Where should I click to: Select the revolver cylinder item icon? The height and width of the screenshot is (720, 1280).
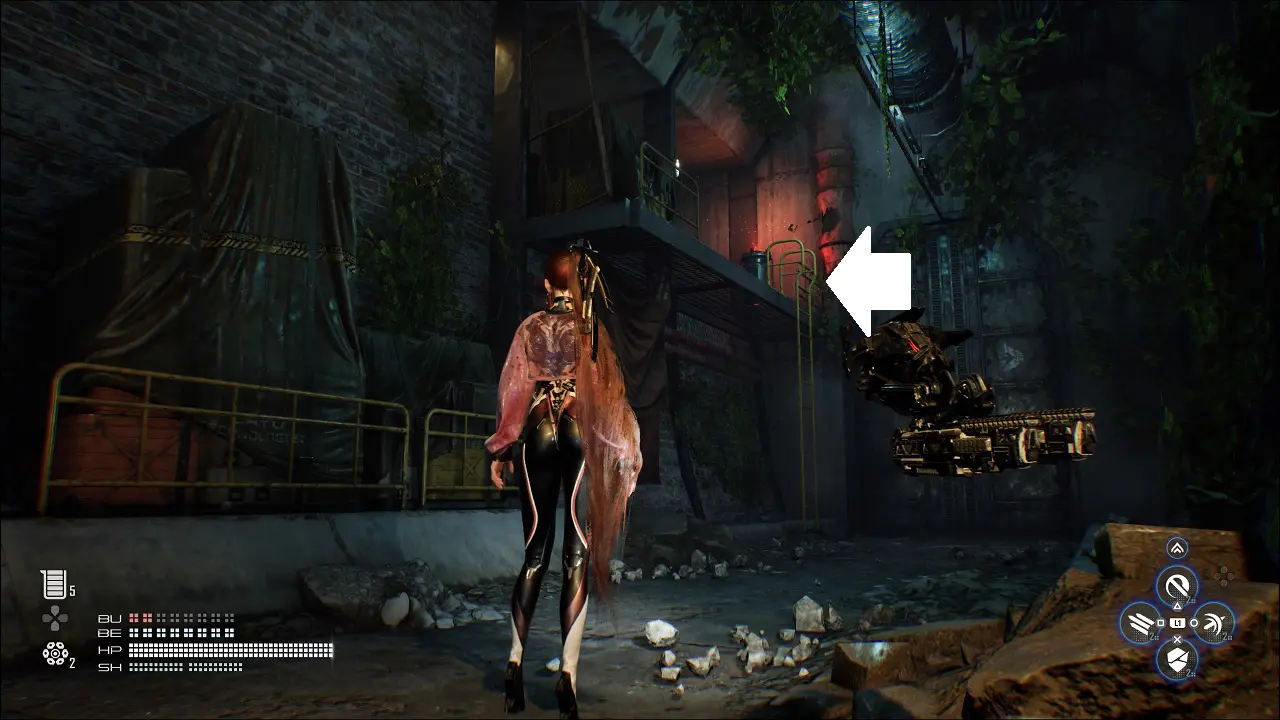pos(55,654)
